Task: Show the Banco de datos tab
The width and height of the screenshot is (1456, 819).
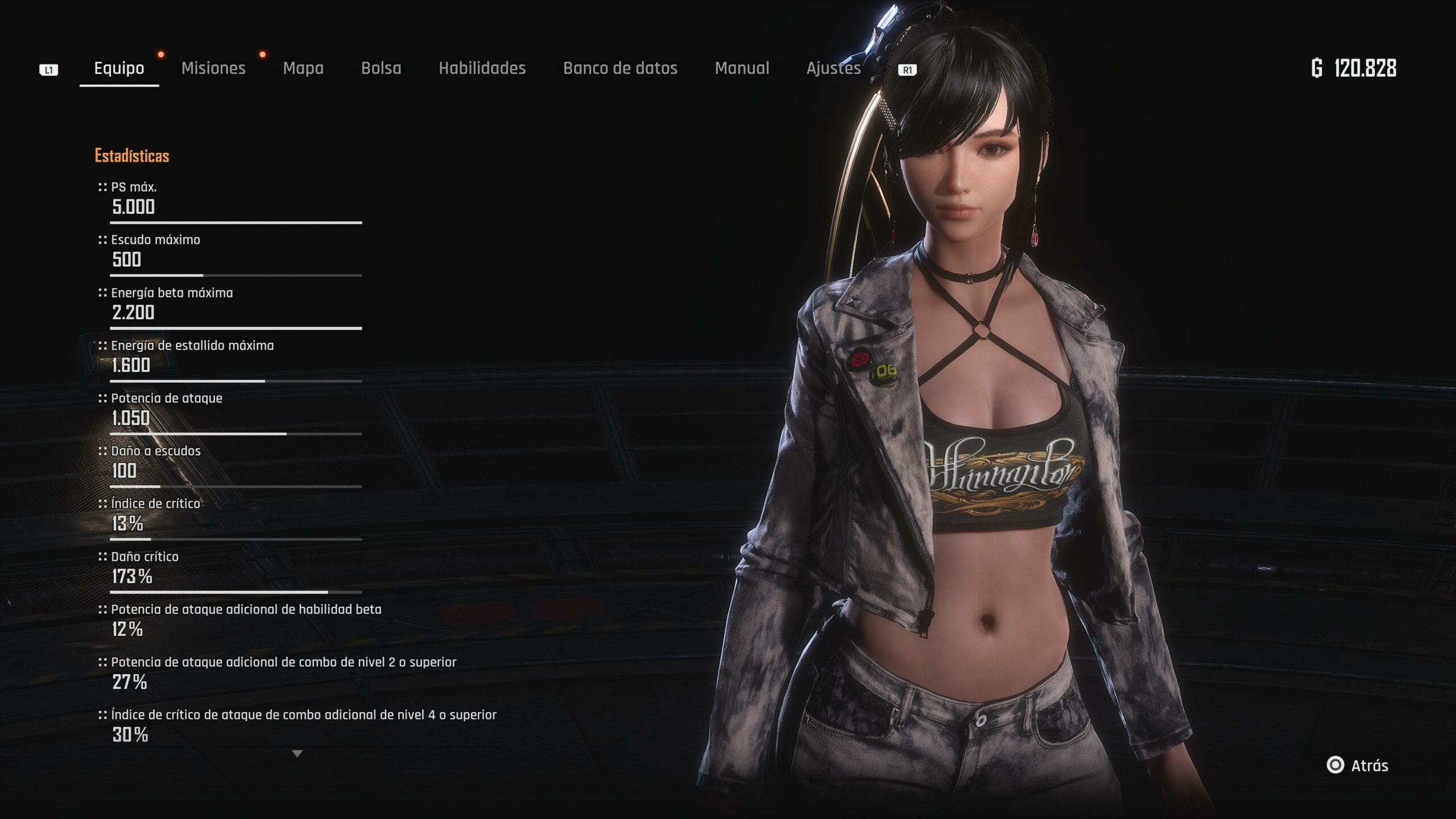Action: pyautogui.click(x=620, y=68)
